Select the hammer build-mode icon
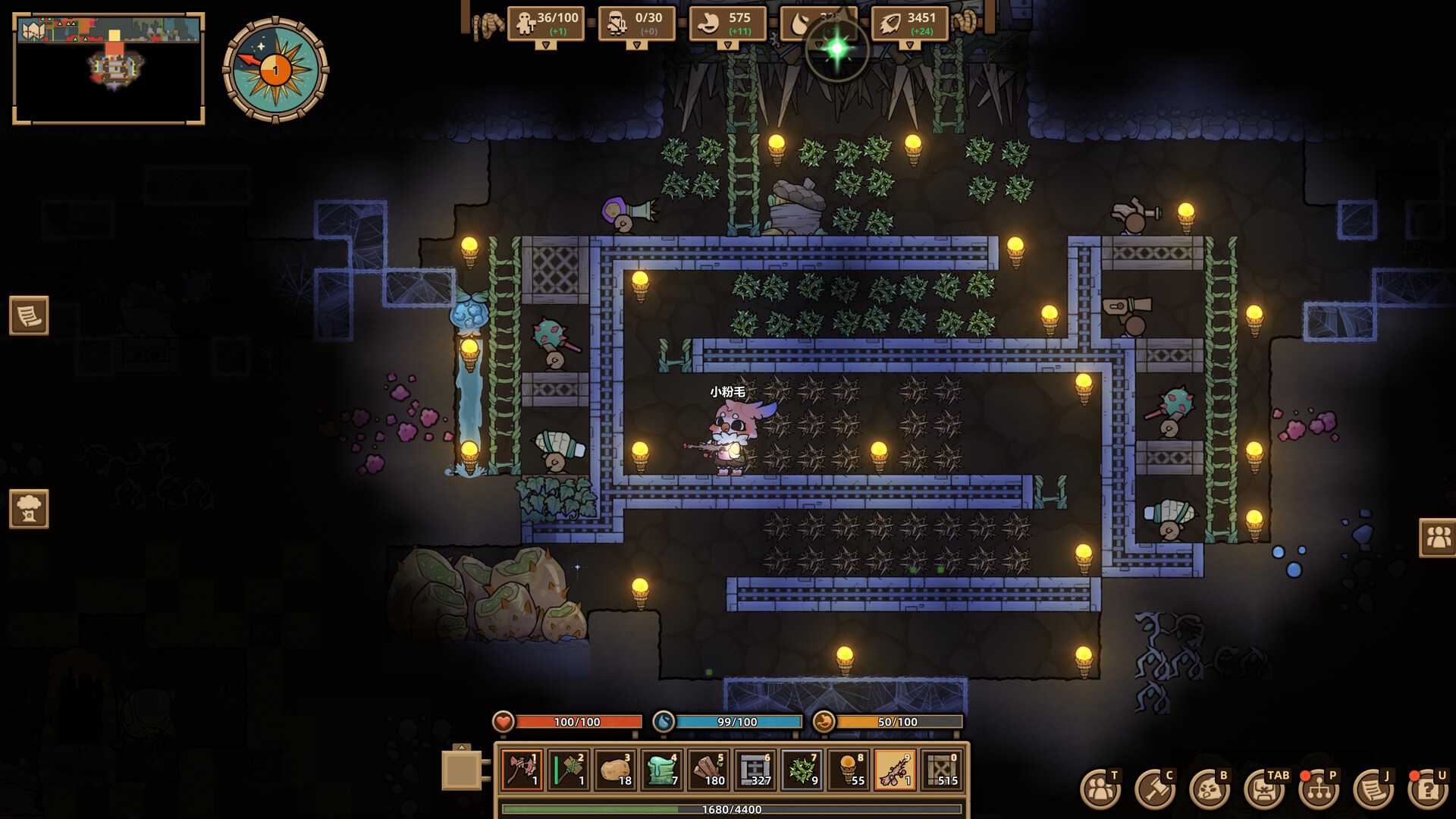Viewport: 1456px width, 819px height. click(x=1155, y=789)
